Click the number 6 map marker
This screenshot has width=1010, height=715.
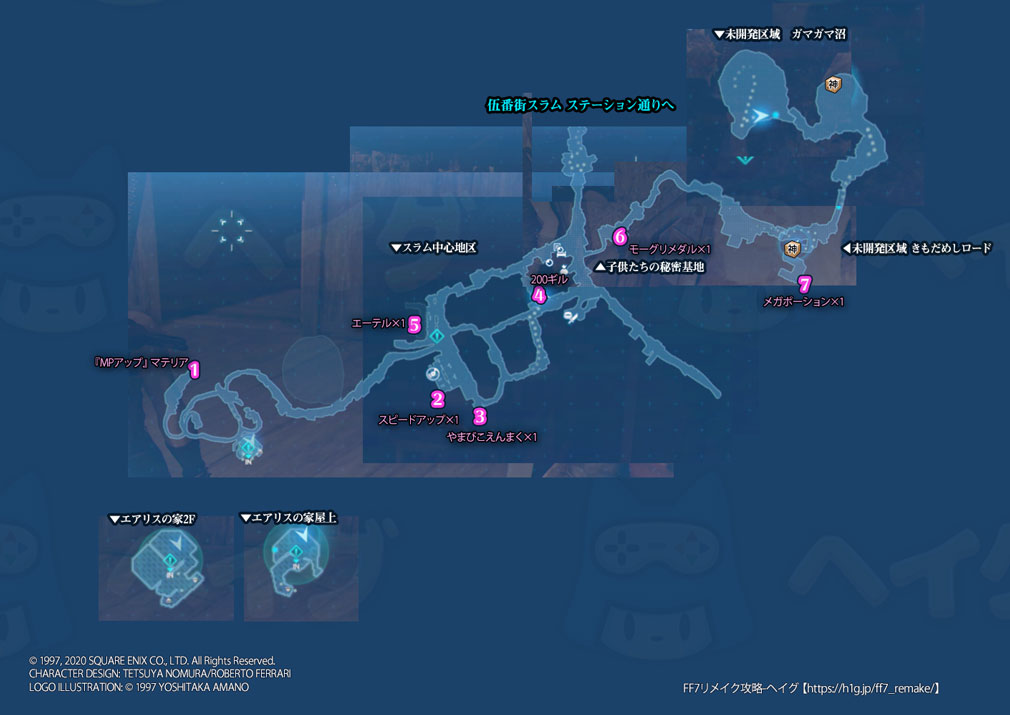coord(620,237)
